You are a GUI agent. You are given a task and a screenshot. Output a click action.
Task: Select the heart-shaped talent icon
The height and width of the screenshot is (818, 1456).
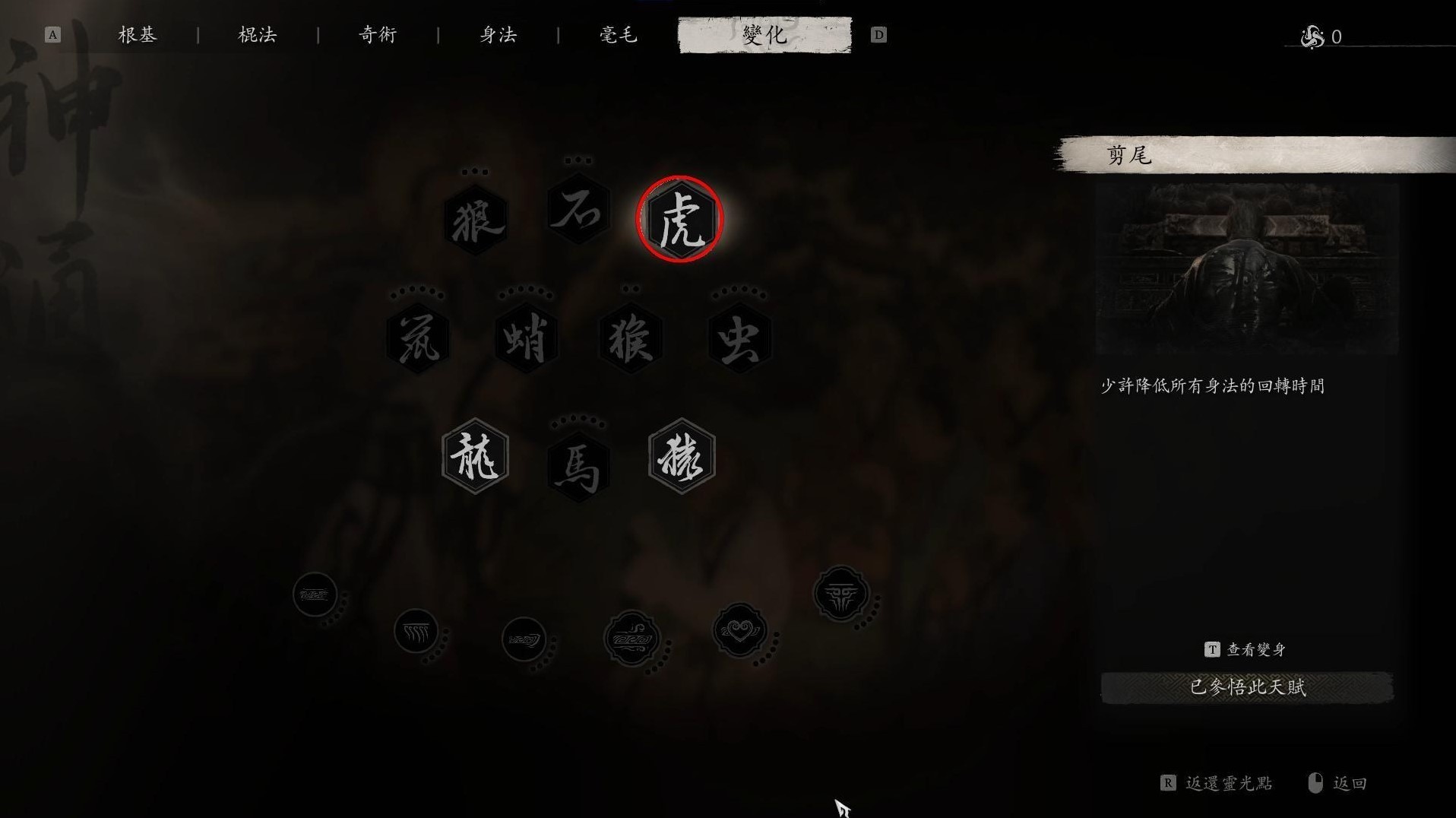(739, 631)
